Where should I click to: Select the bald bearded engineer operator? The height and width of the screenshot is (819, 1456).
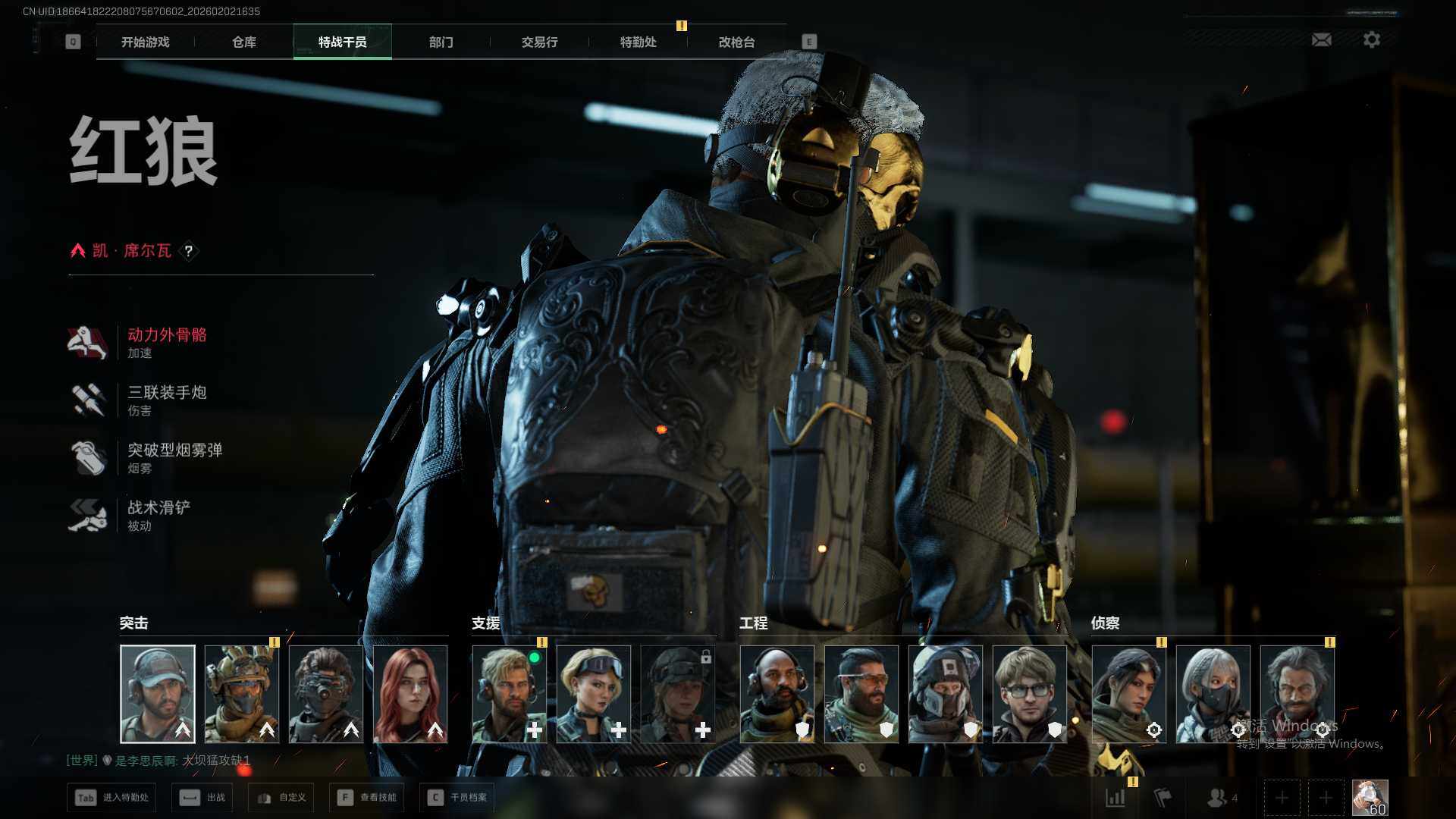[777, 694]
